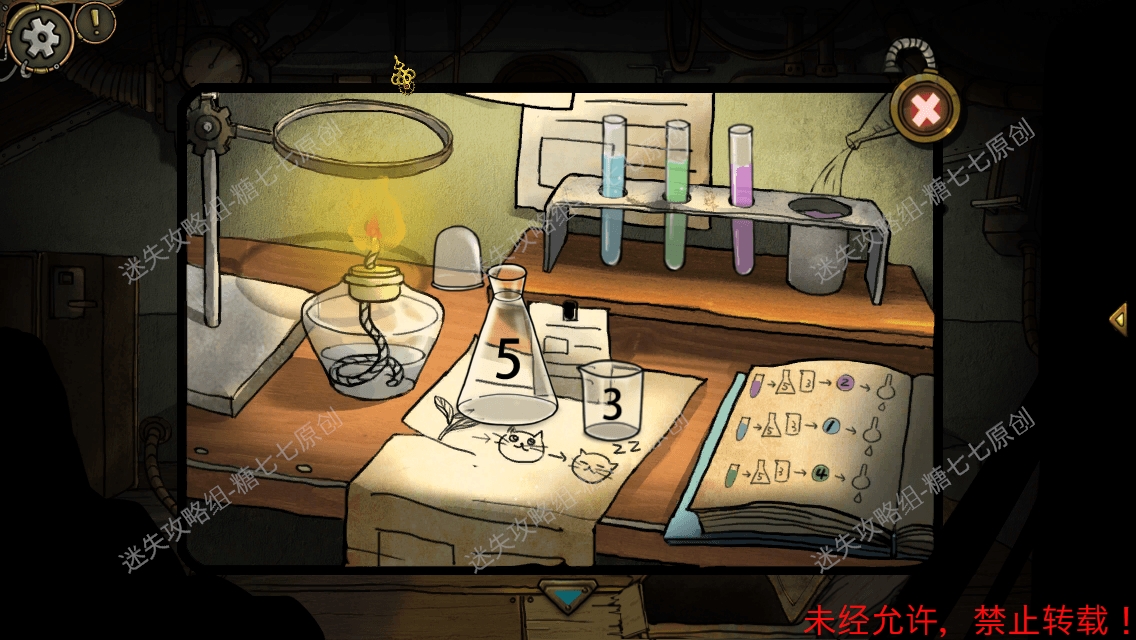Select the green test tube

677,197
